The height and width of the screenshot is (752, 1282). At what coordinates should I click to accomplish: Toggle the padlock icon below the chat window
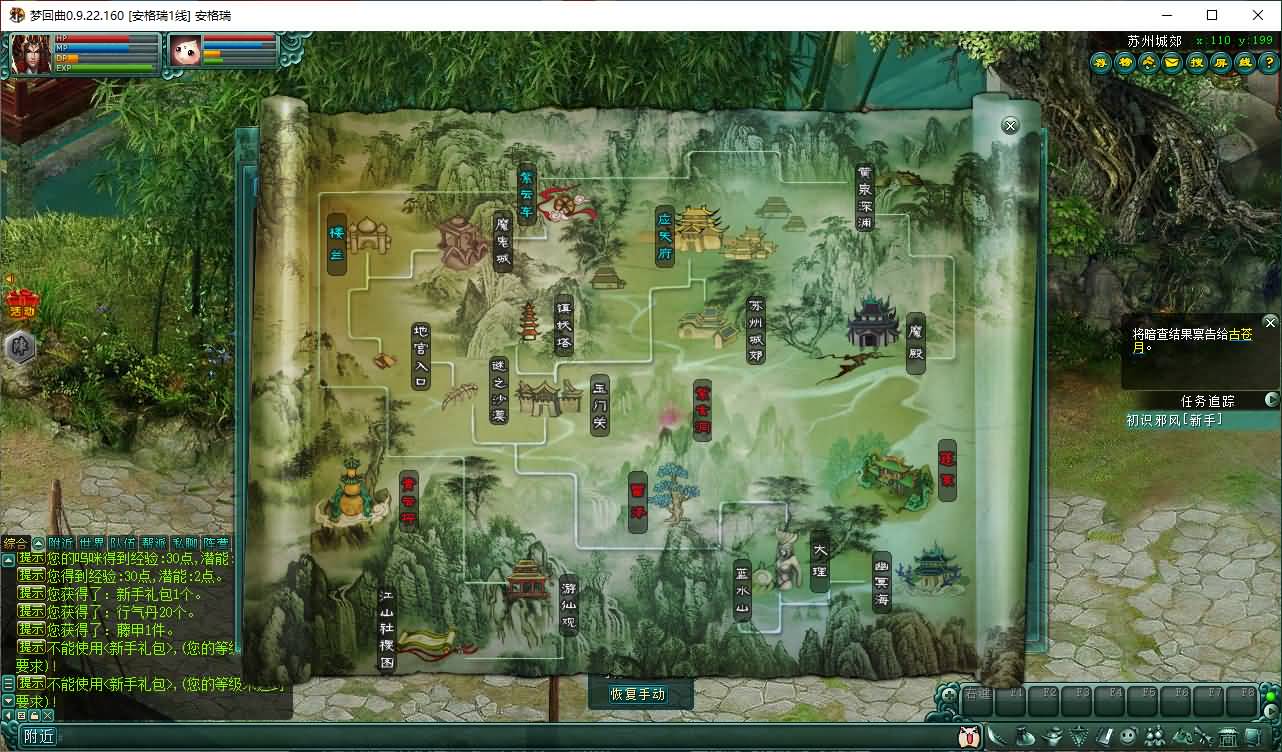[35, 715]
